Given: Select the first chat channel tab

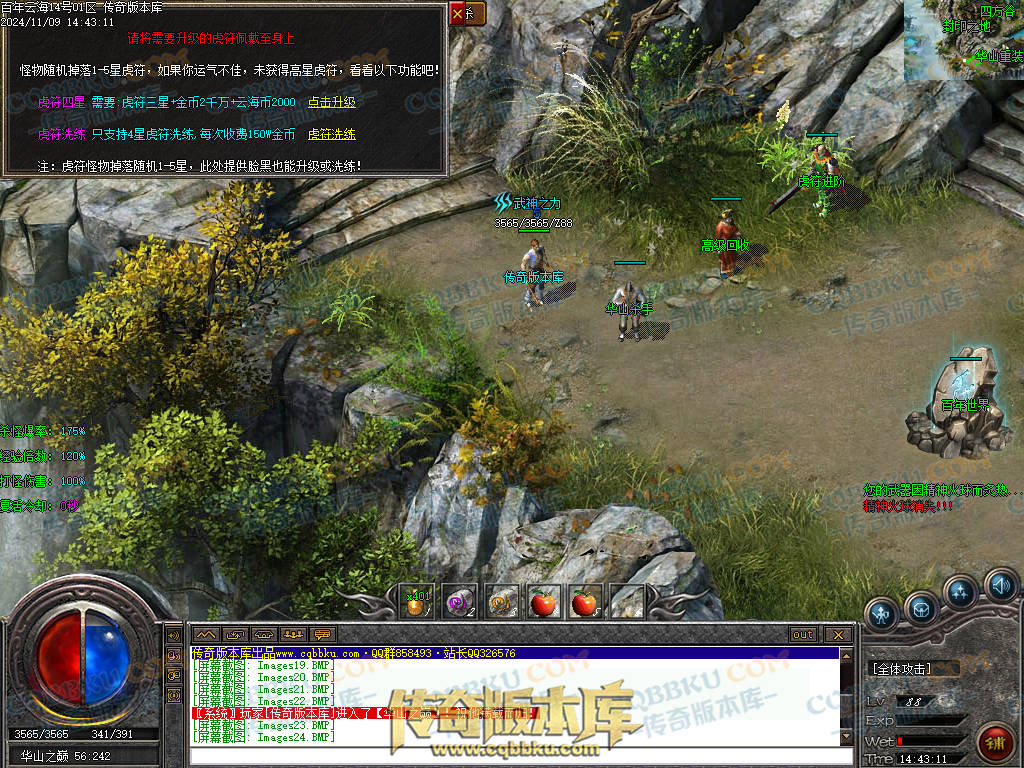Looking at the screenshot, I should [x=205, y=635].
